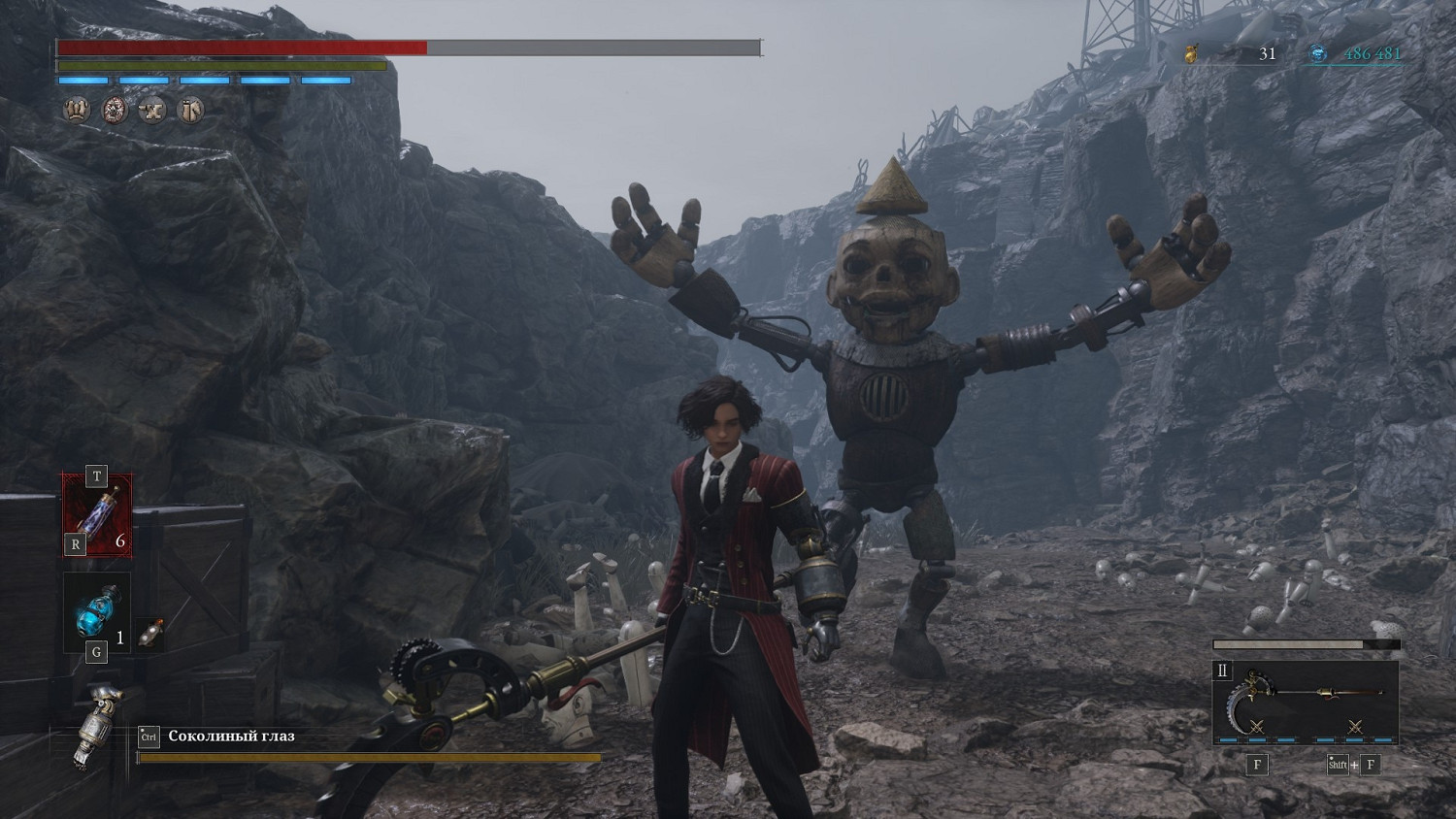Inspect the cross-shaped status buff icon
The width and height of the screenshot is (1456, 819).
pos(152,110)
